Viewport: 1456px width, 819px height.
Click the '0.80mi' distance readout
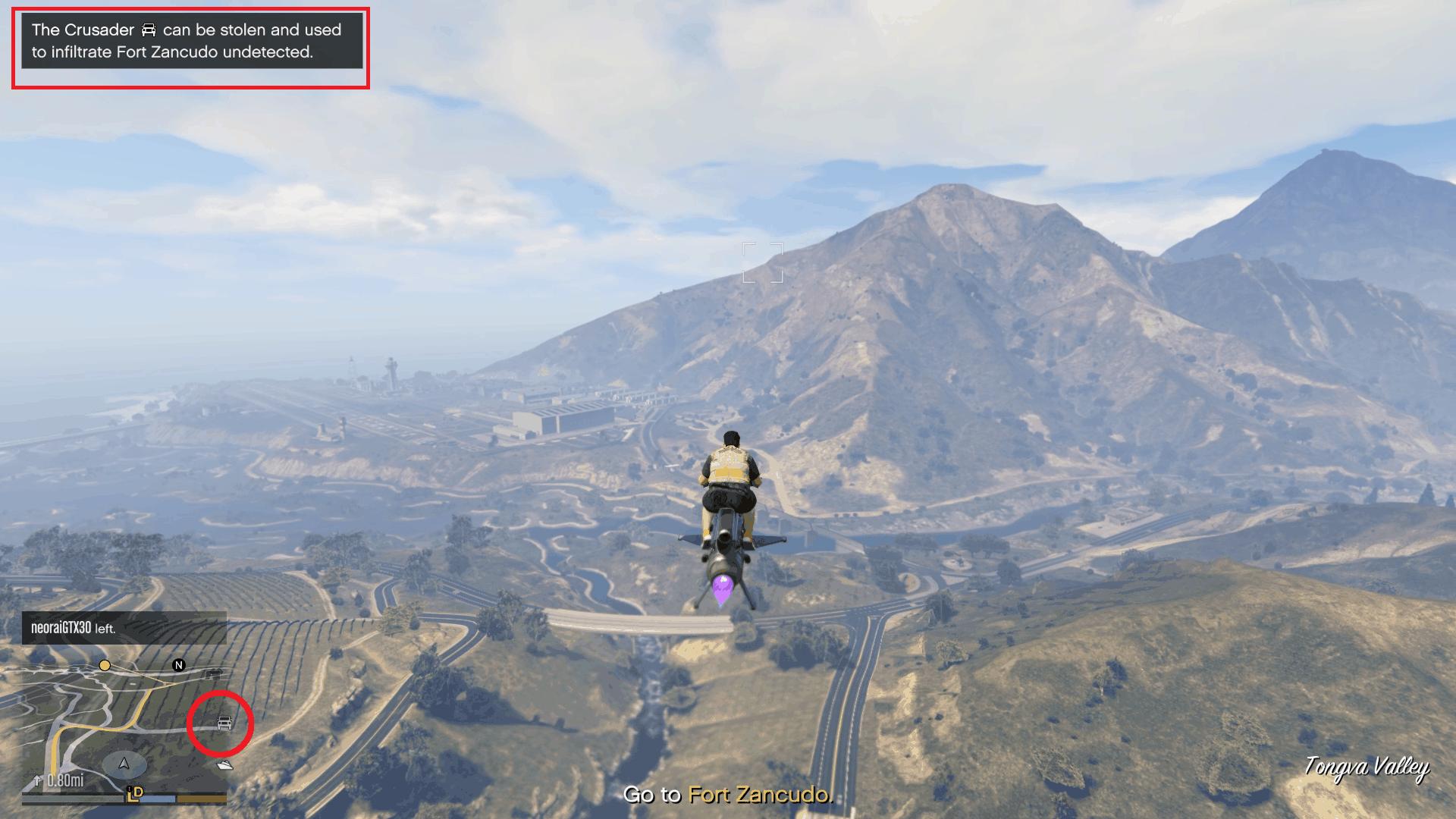click(65, 780)
